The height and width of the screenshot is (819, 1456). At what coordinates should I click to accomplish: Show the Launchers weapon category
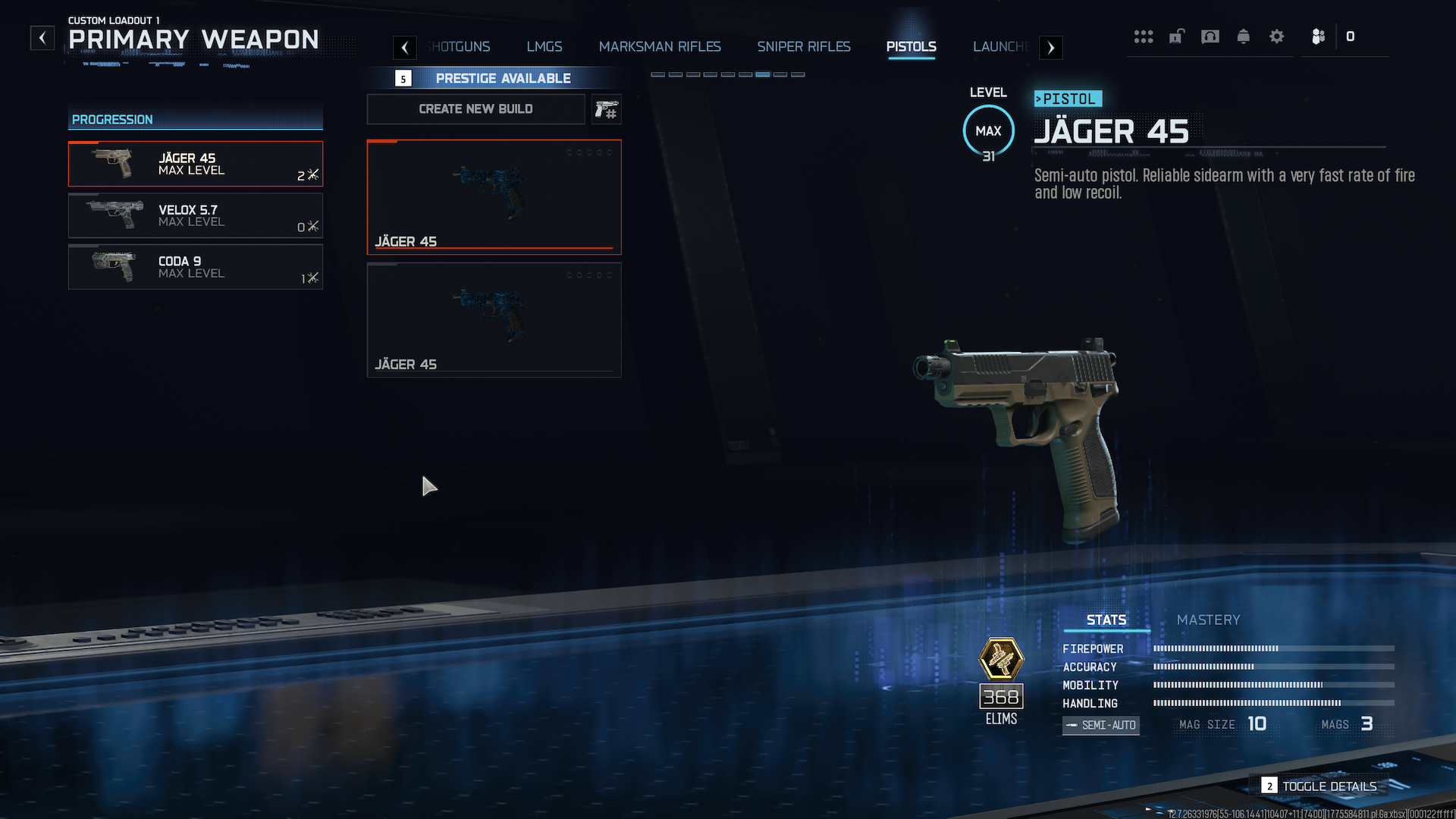(x=1001, y=47)
